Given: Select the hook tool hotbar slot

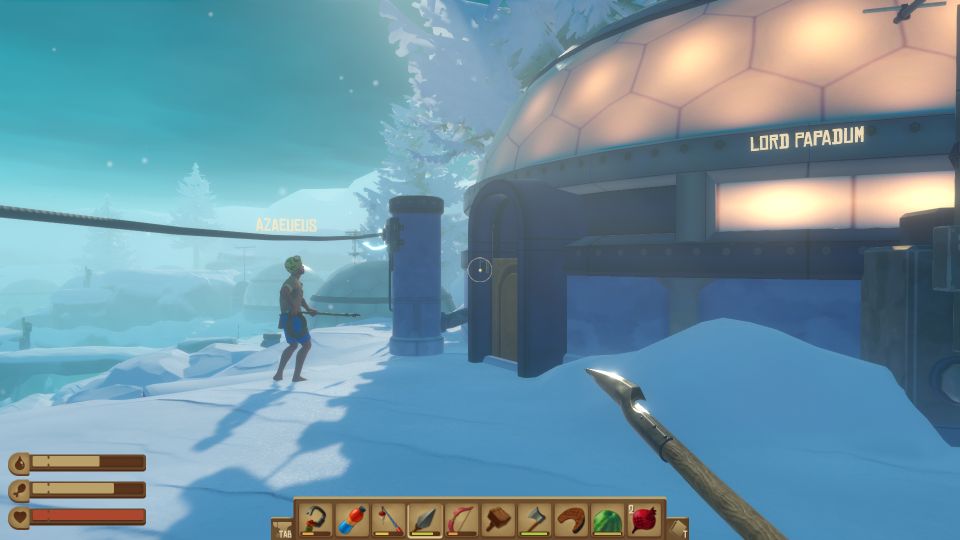Looking at the screenshot, I should click(x=316, y=520).
